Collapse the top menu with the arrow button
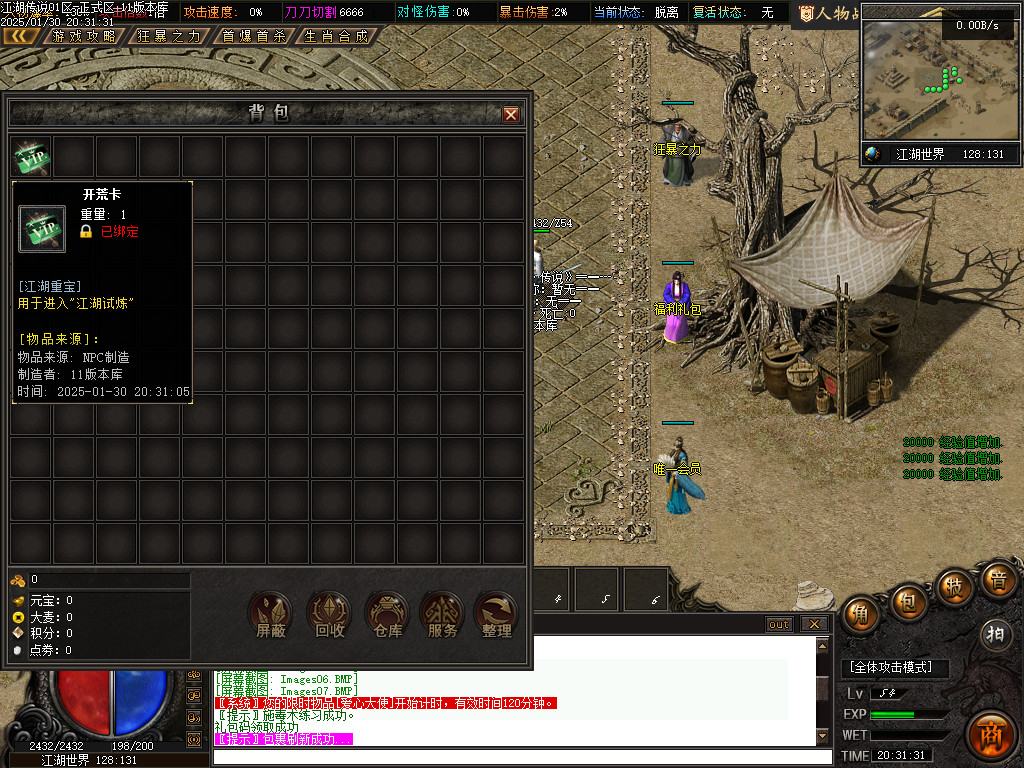Screen dimensions: 1024x768 pyautogui.click(x=20, y=36)
